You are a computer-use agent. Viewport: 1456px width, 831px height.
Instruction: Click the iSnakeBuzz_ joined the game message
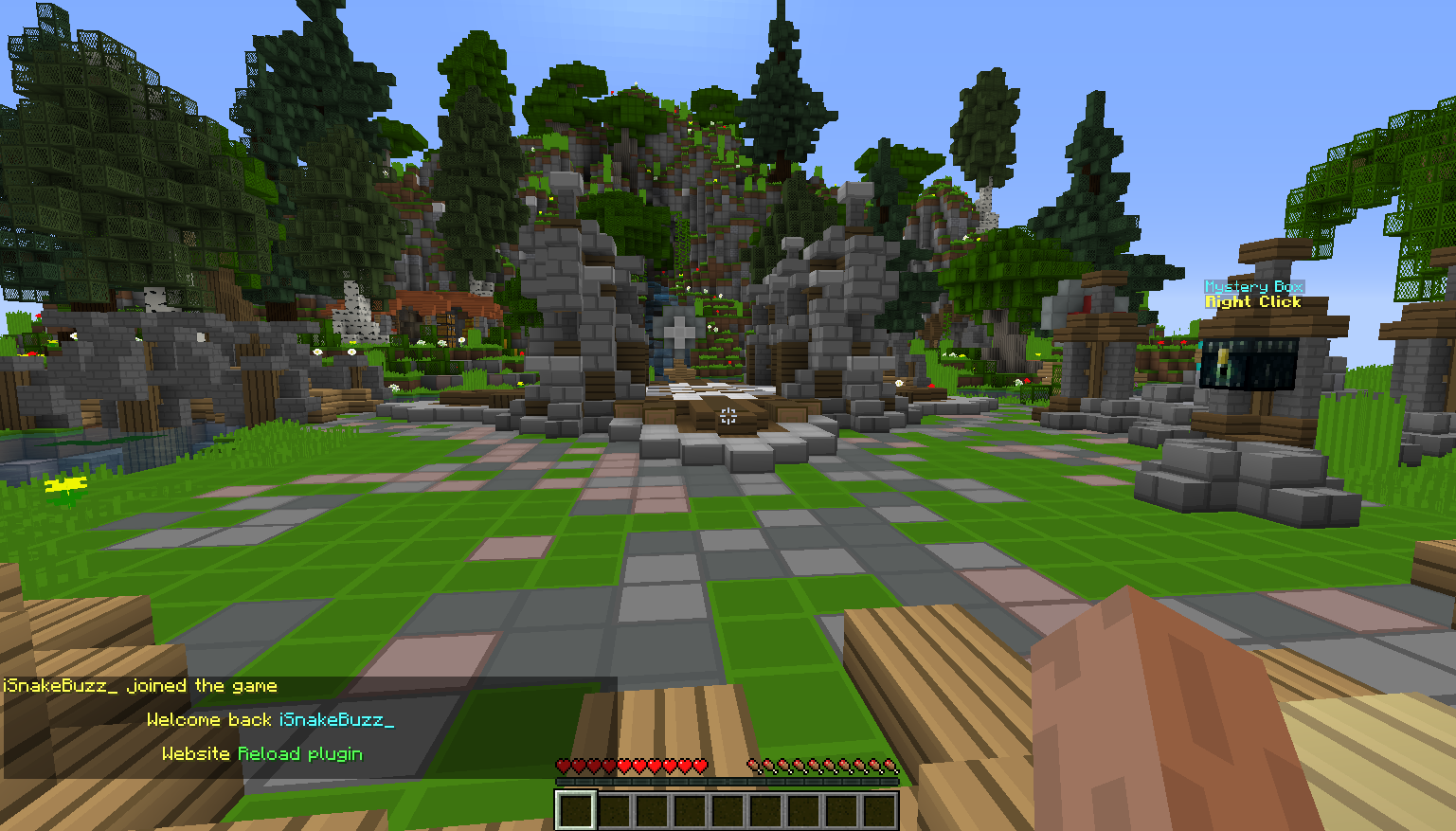(x=140, y=686)
